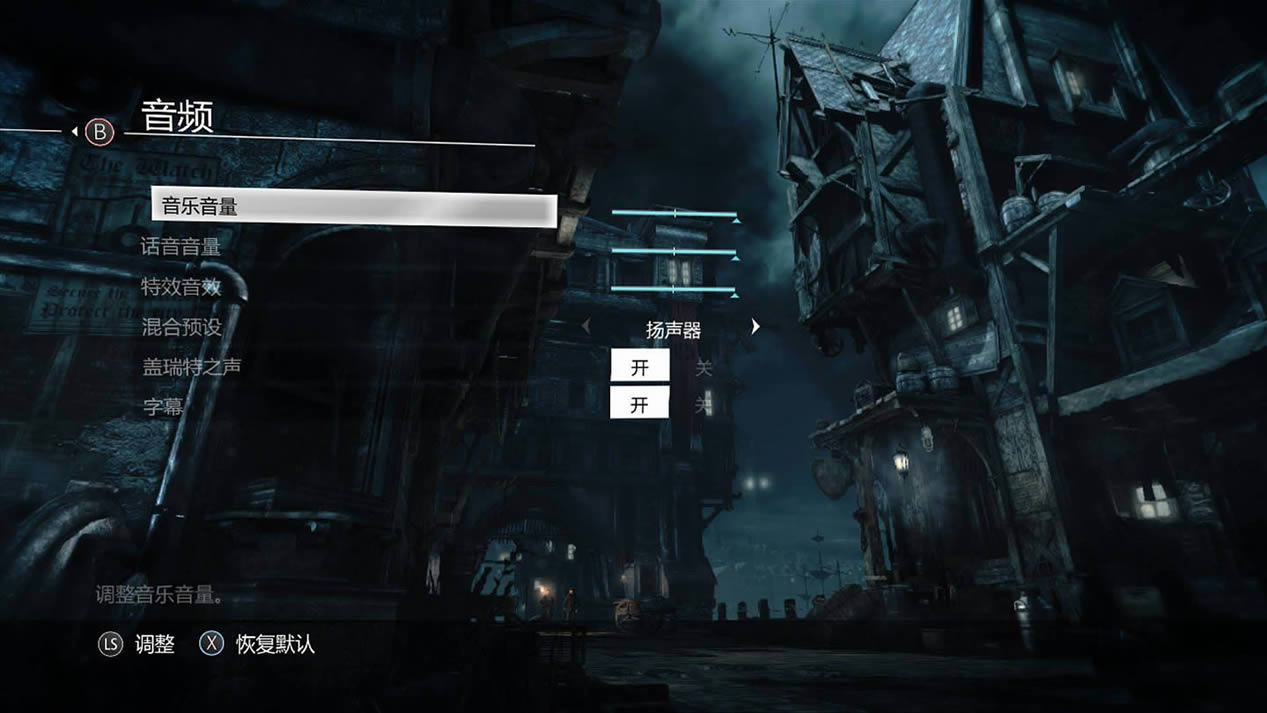Screen dimensions: 1267x713
Task: Switch 盖瑞特之声 to 关
Action: 704,367
